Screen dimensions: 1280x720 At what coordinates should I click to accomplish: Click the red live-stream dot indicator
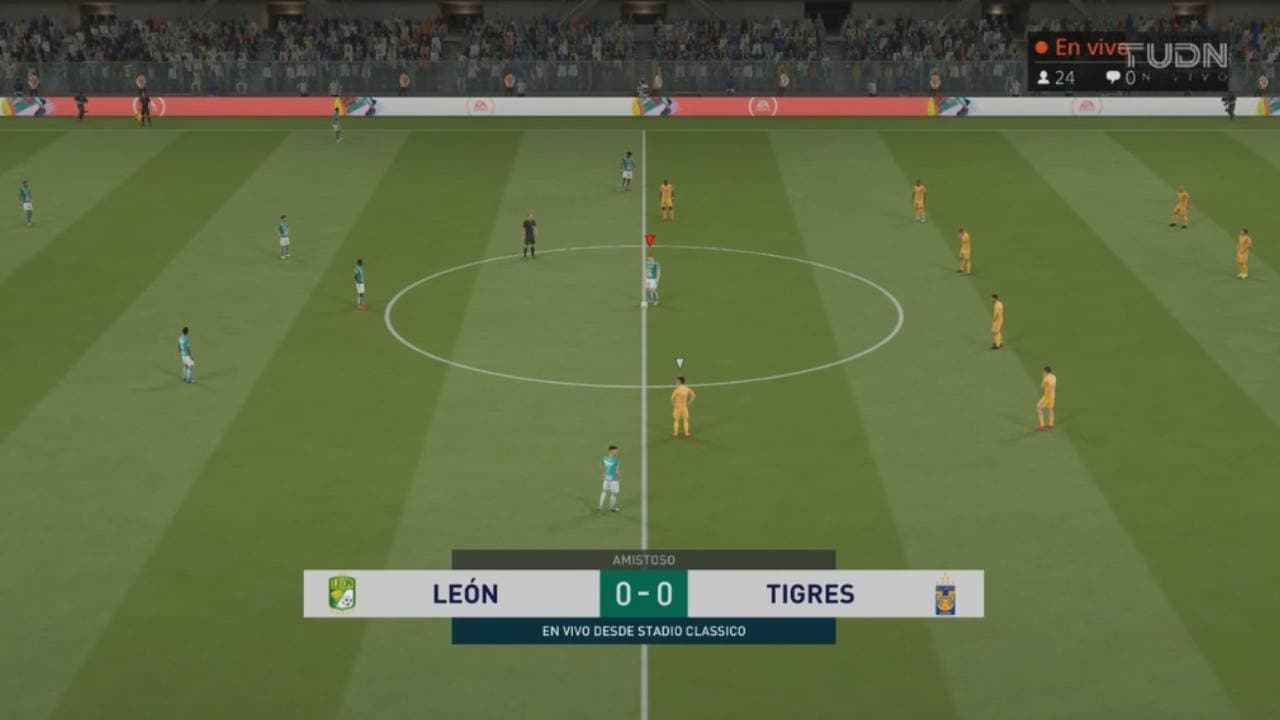pyautogui.click(x=1043, y=46)
